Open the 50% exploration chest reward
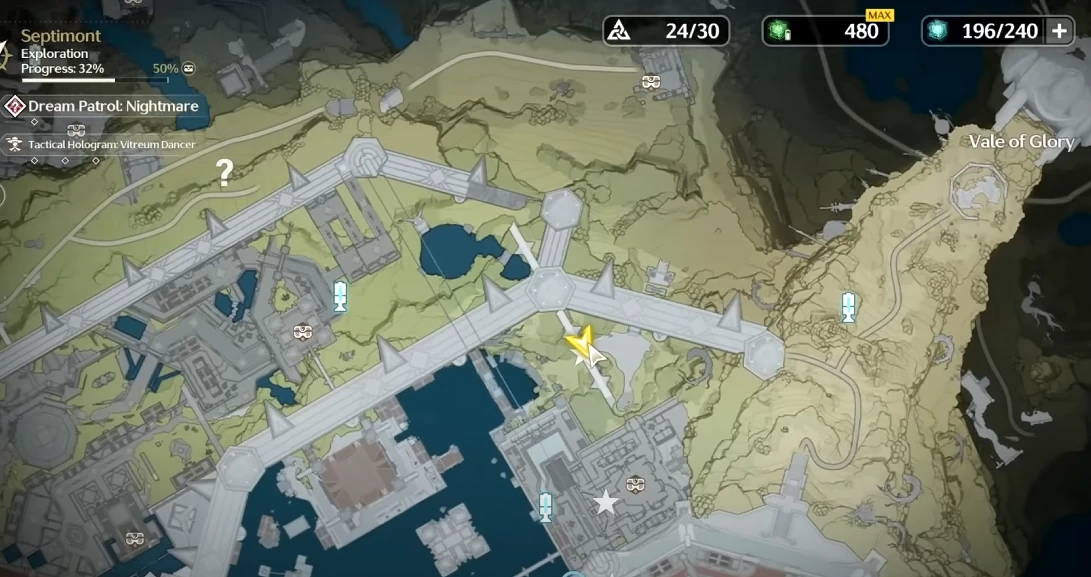 click(x=188, y=69)
